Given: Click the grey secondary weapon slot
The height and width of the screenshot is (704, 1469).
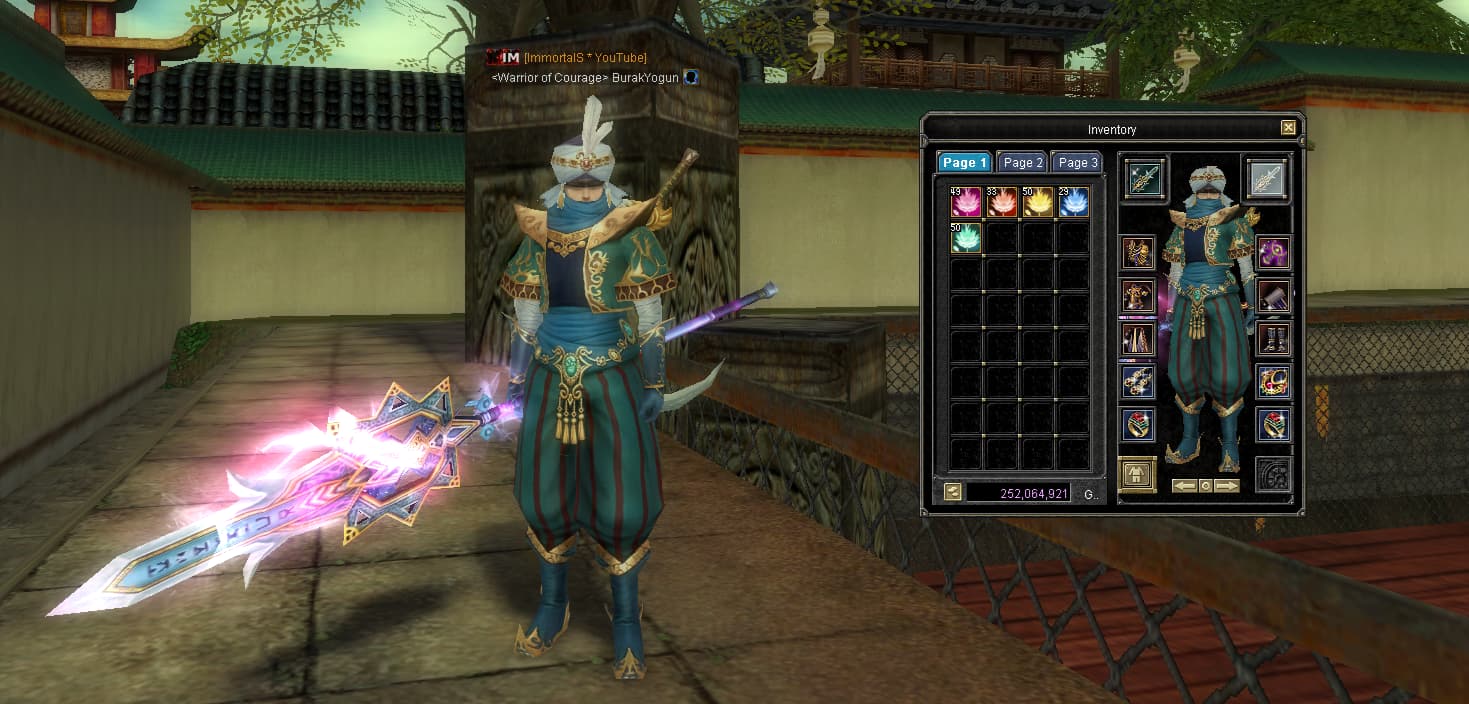Looking at the screenshot, I should [1267, 178].
